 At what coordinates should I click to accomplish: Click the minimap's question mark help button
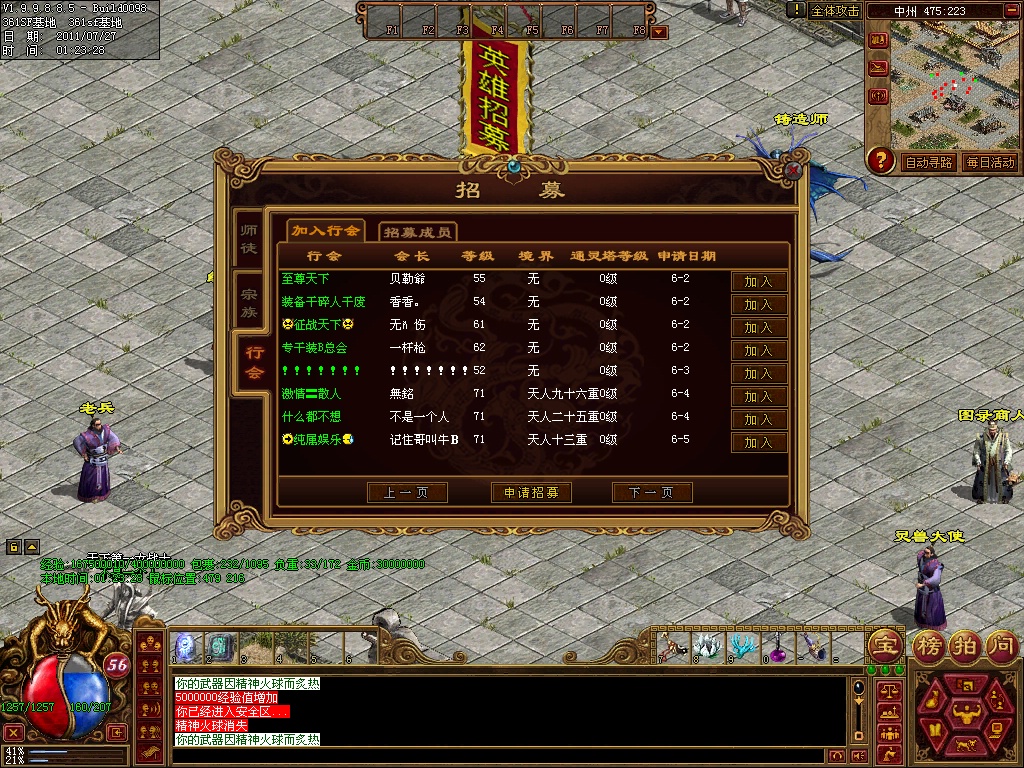pos(881,160)
